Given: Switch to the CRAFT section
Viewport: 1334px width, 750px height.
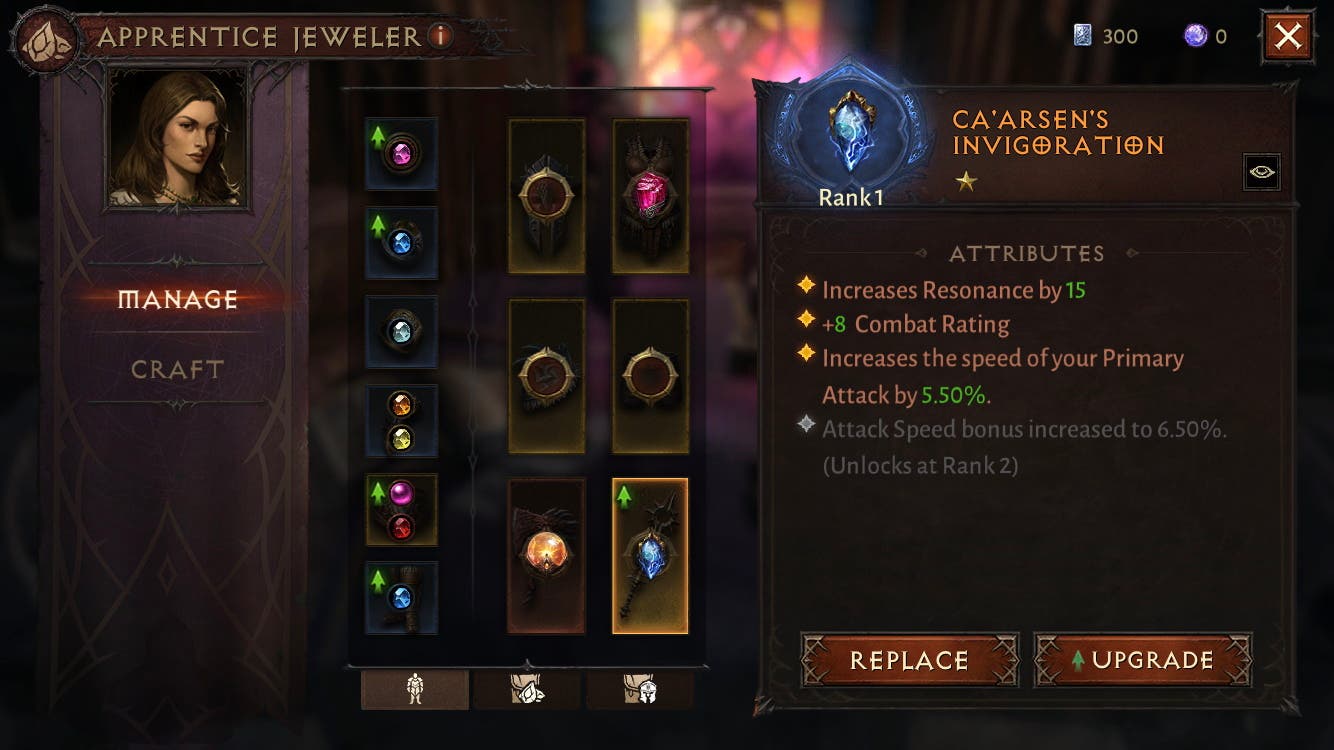Looking at the screenshot, I should coord(176,369).
